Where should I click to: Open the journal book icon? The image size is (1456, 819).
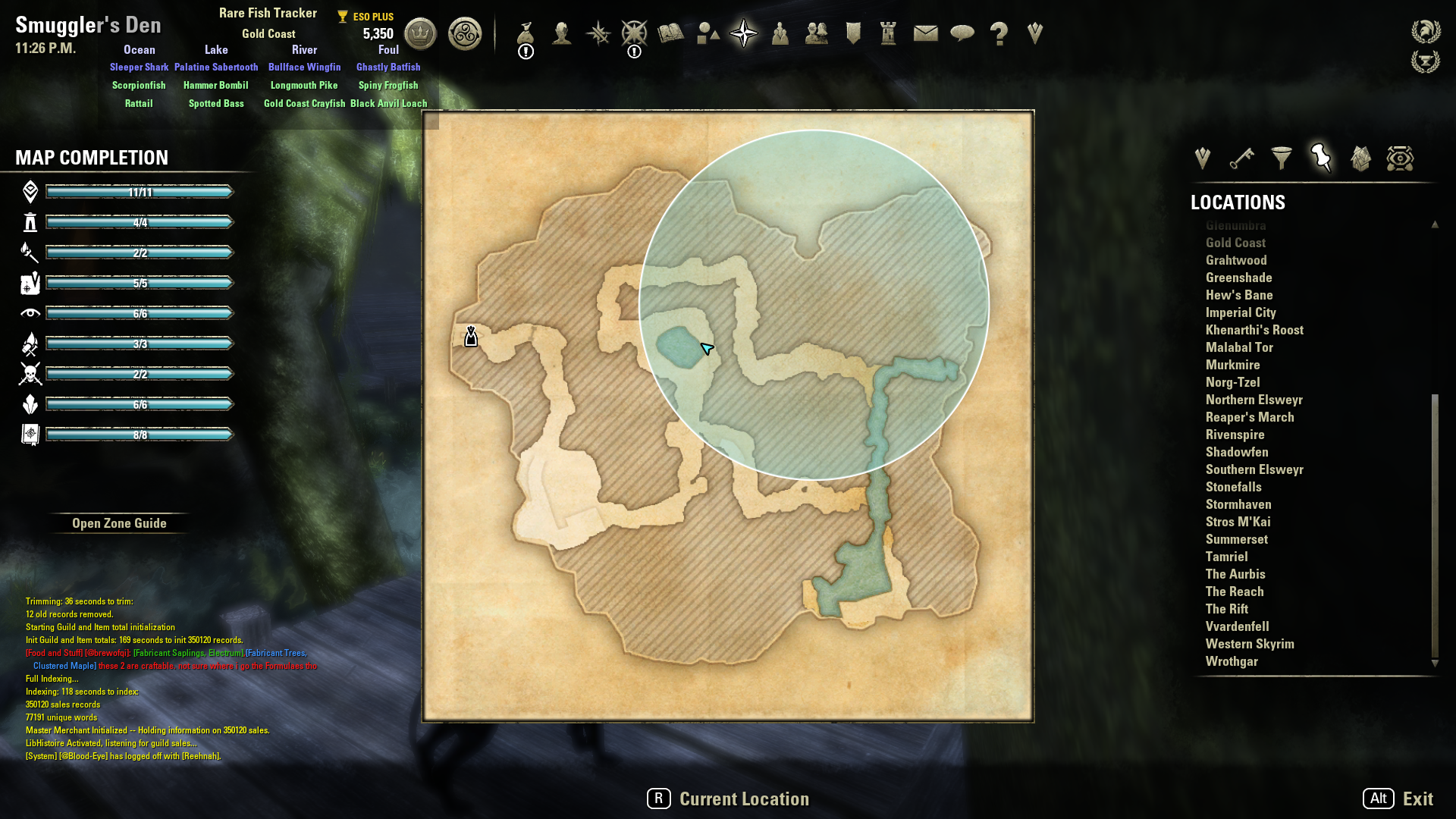pos(670,33)
